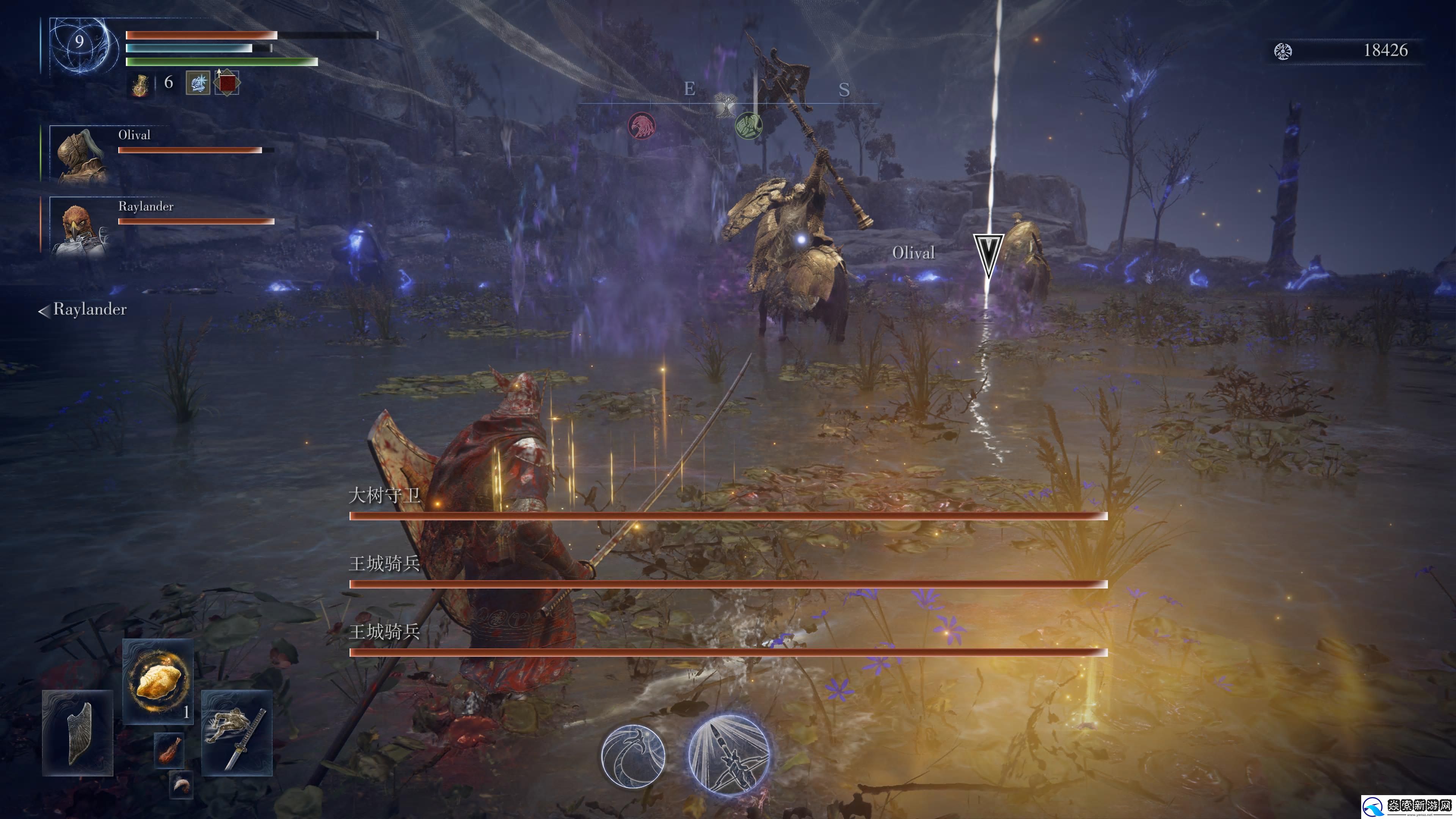Click the red eagle compass marker

642,126
